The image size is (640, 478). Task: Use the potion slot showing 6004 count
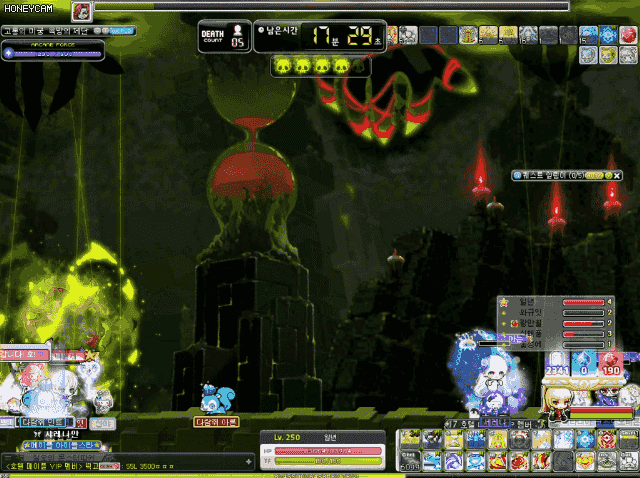pos(409,460)
